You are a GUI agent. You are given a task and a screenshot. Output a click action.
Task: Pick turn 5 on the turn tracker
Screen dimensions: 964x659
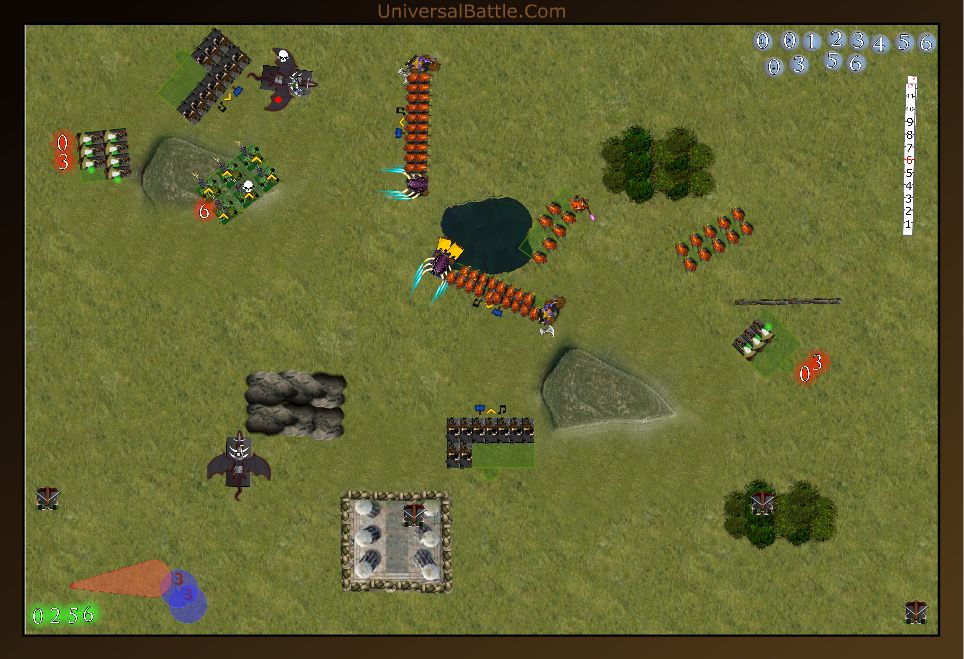[x=909, y=173]
